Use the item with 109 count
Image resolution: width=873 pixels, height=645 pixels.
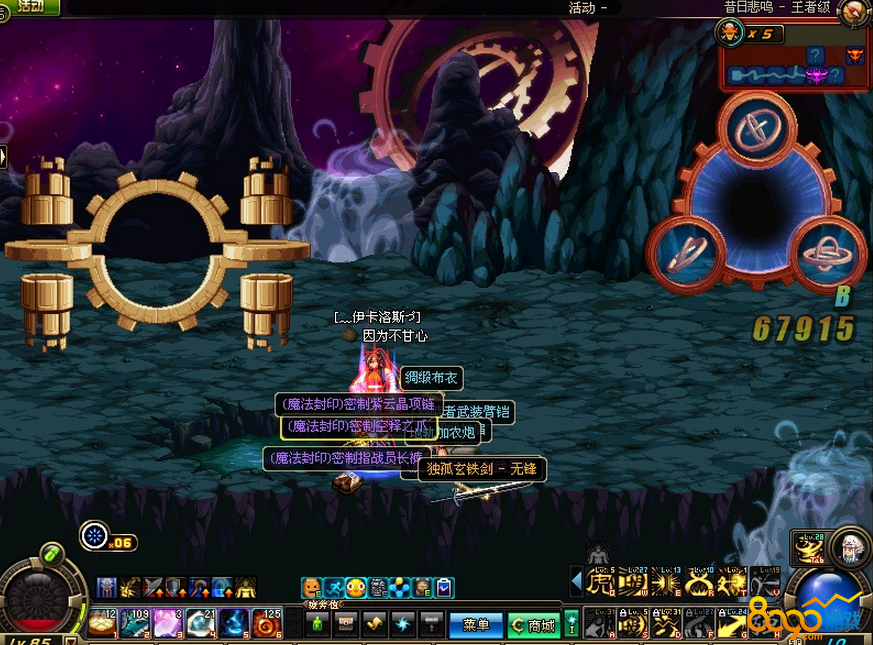[x=135, y=623]
